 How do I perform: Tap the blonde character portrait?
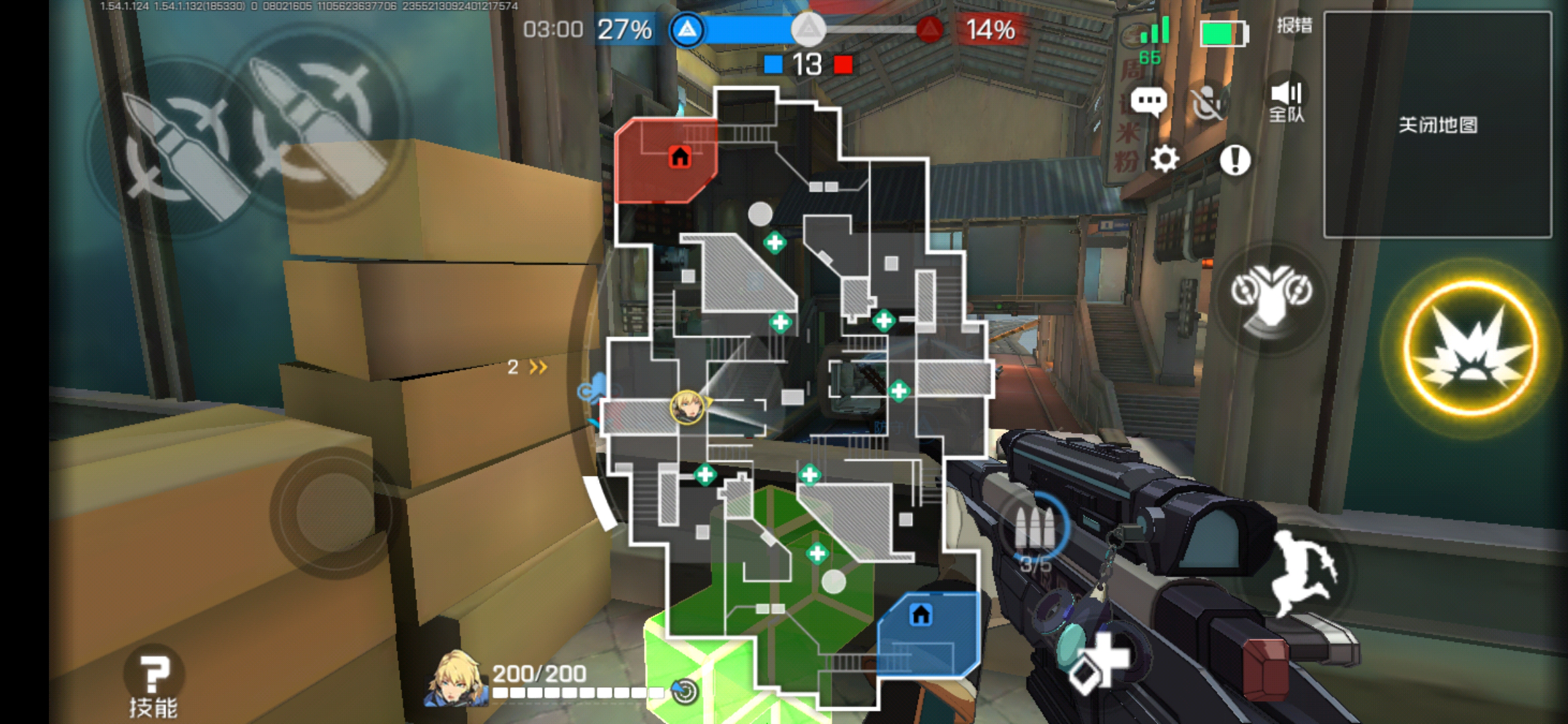456,678
